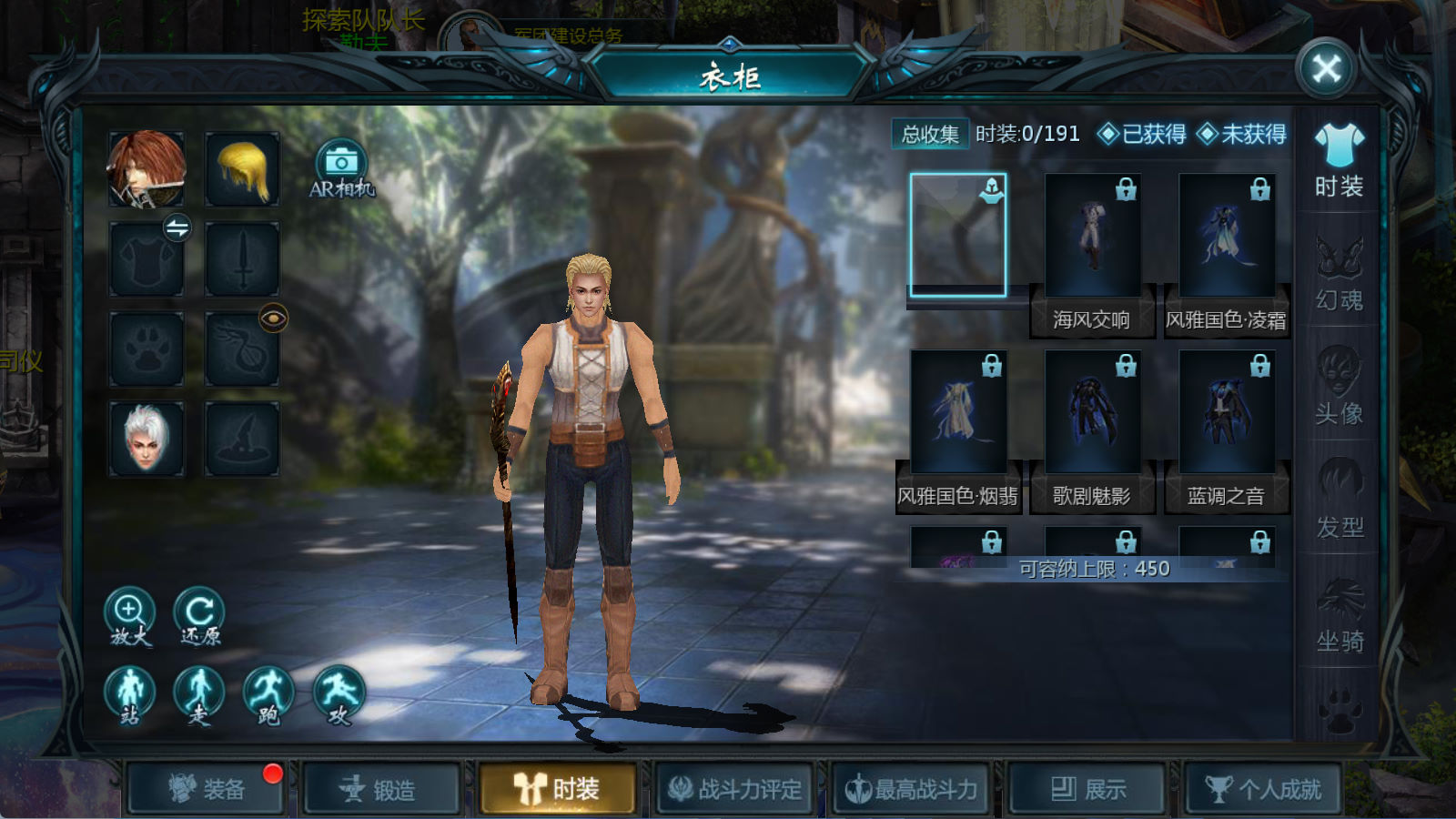Choose the 跑 running animation
This screenshot has height=819, width=1456.
268,693
